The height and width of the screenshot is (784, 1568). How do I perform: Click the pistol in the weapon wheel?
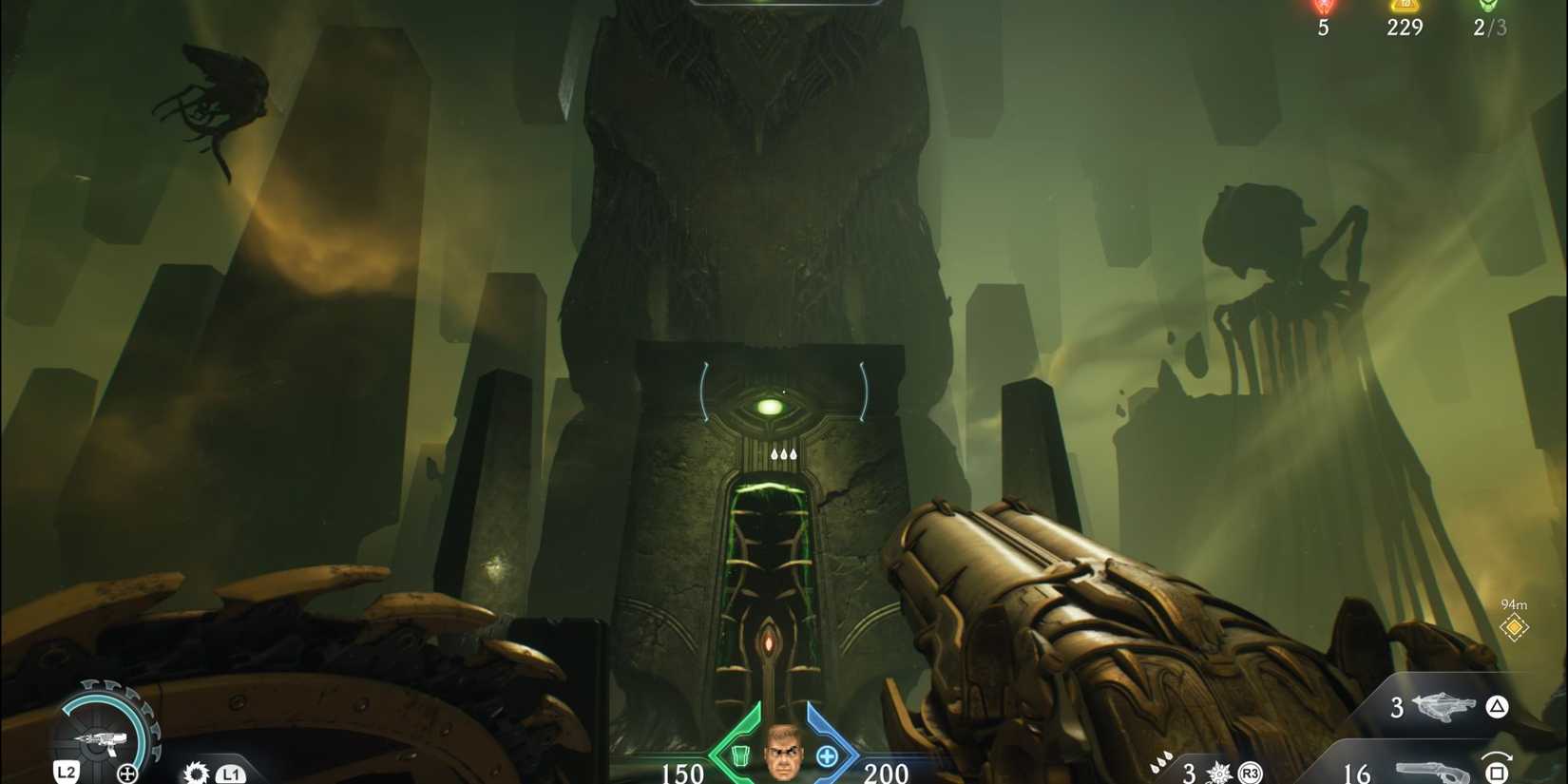[x=102, y=740]
